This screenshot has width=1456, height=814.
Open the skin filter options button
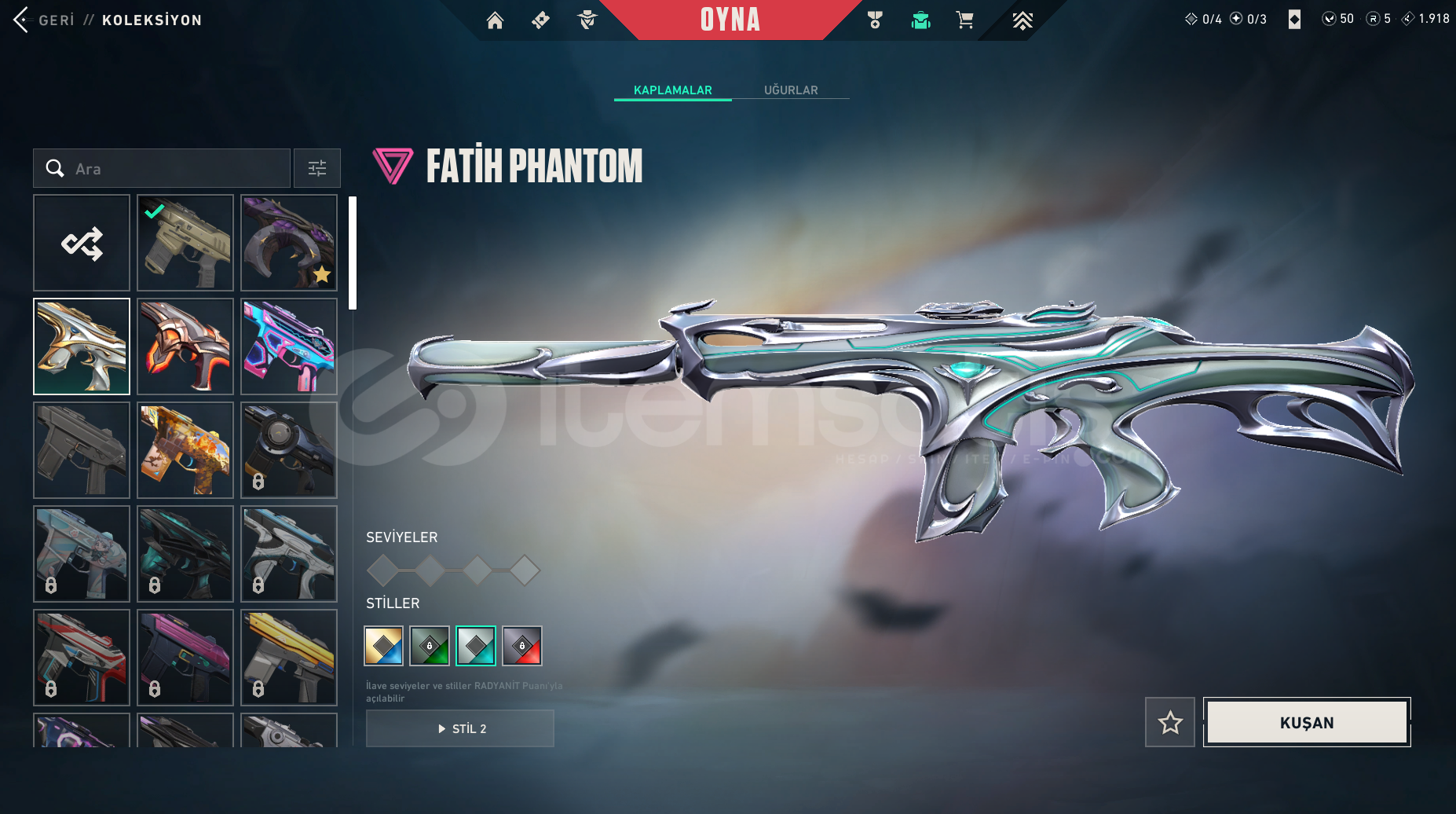317,168
